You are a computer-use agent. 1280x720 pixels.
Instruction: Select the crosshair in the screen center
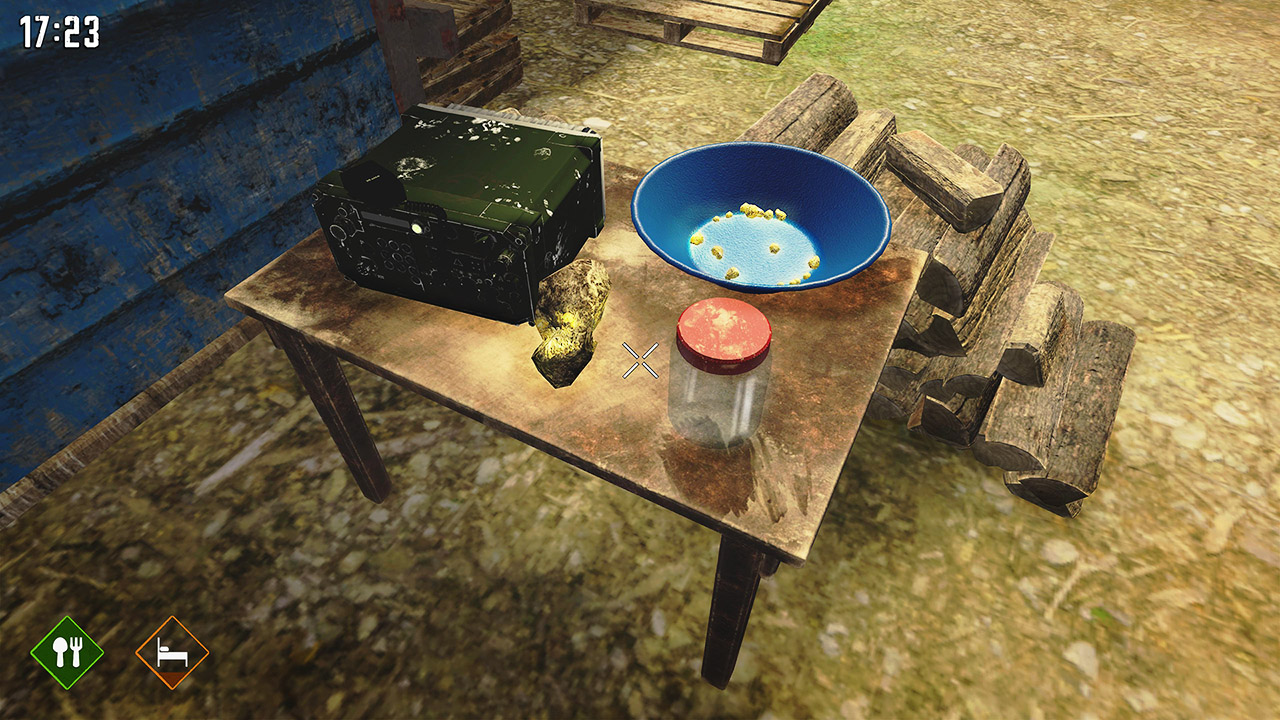coord(638,362)
